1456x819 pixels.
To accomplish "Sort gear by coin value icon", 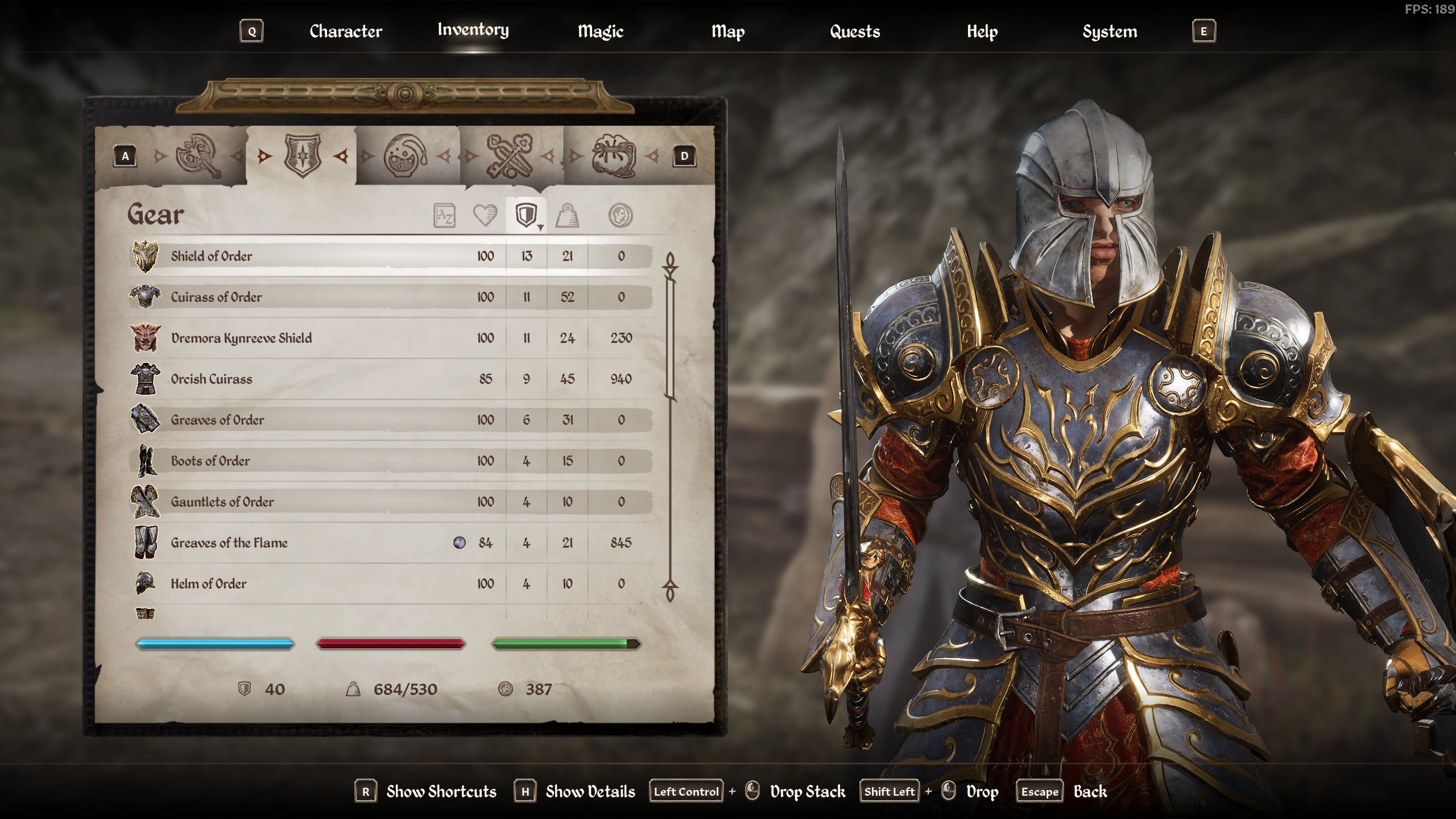I will pos(620,216).
